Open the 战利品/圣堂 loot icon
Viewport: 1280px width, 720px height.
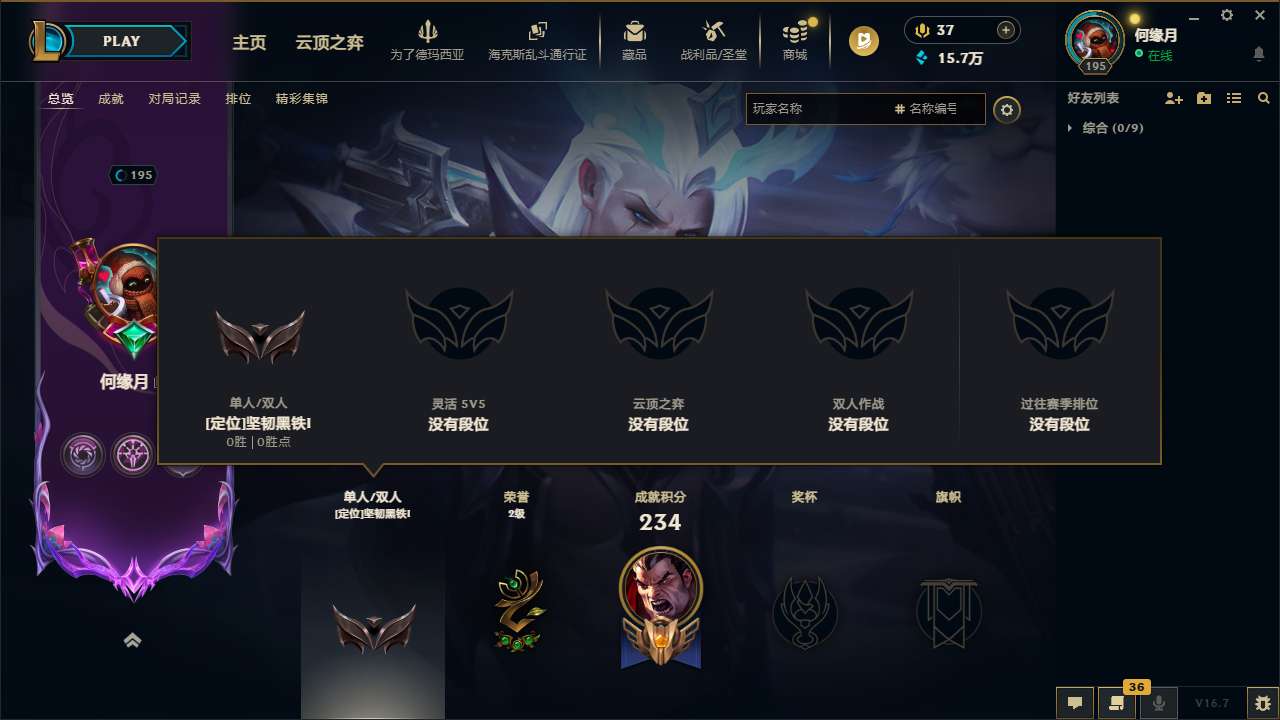(x=714, y=33)
